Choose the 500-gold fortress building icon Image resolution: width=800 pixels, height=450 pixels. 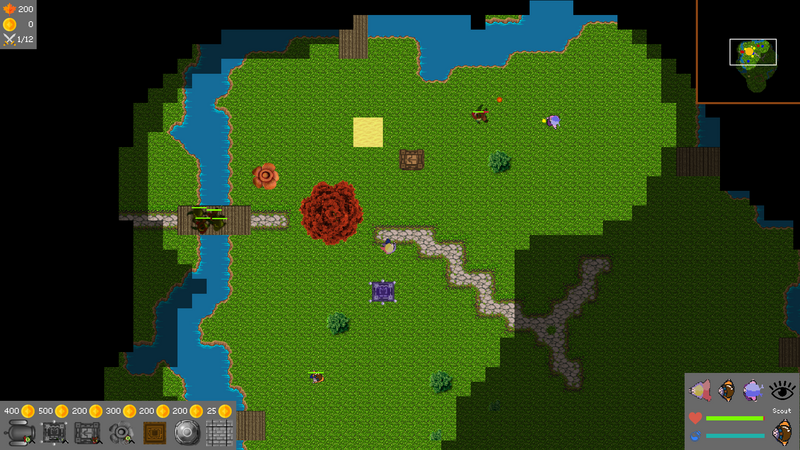tap(54, 432)
